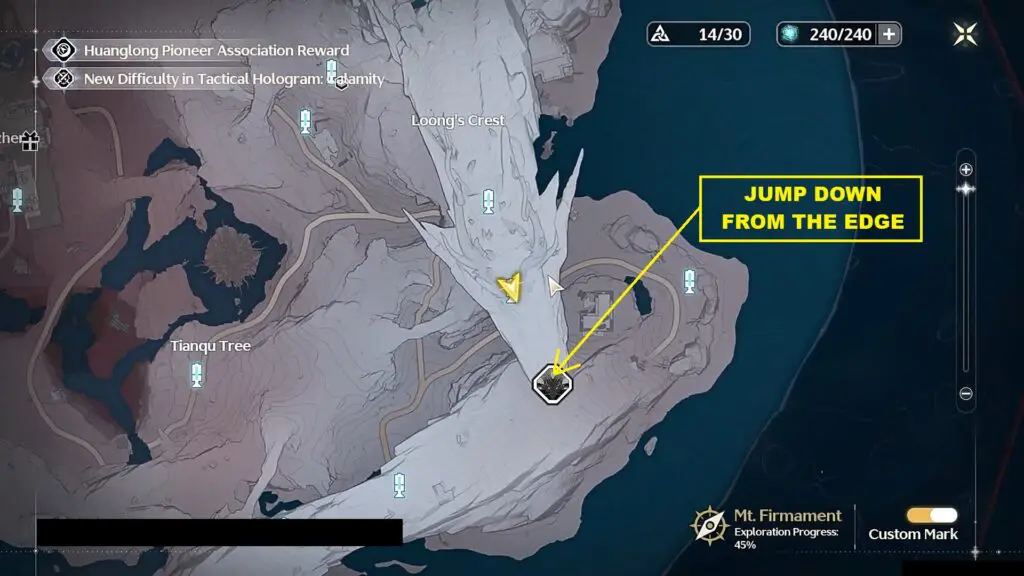Zoom in the map with the plus button
Screen dimensions: 1024x576
(x=965, y=169)
